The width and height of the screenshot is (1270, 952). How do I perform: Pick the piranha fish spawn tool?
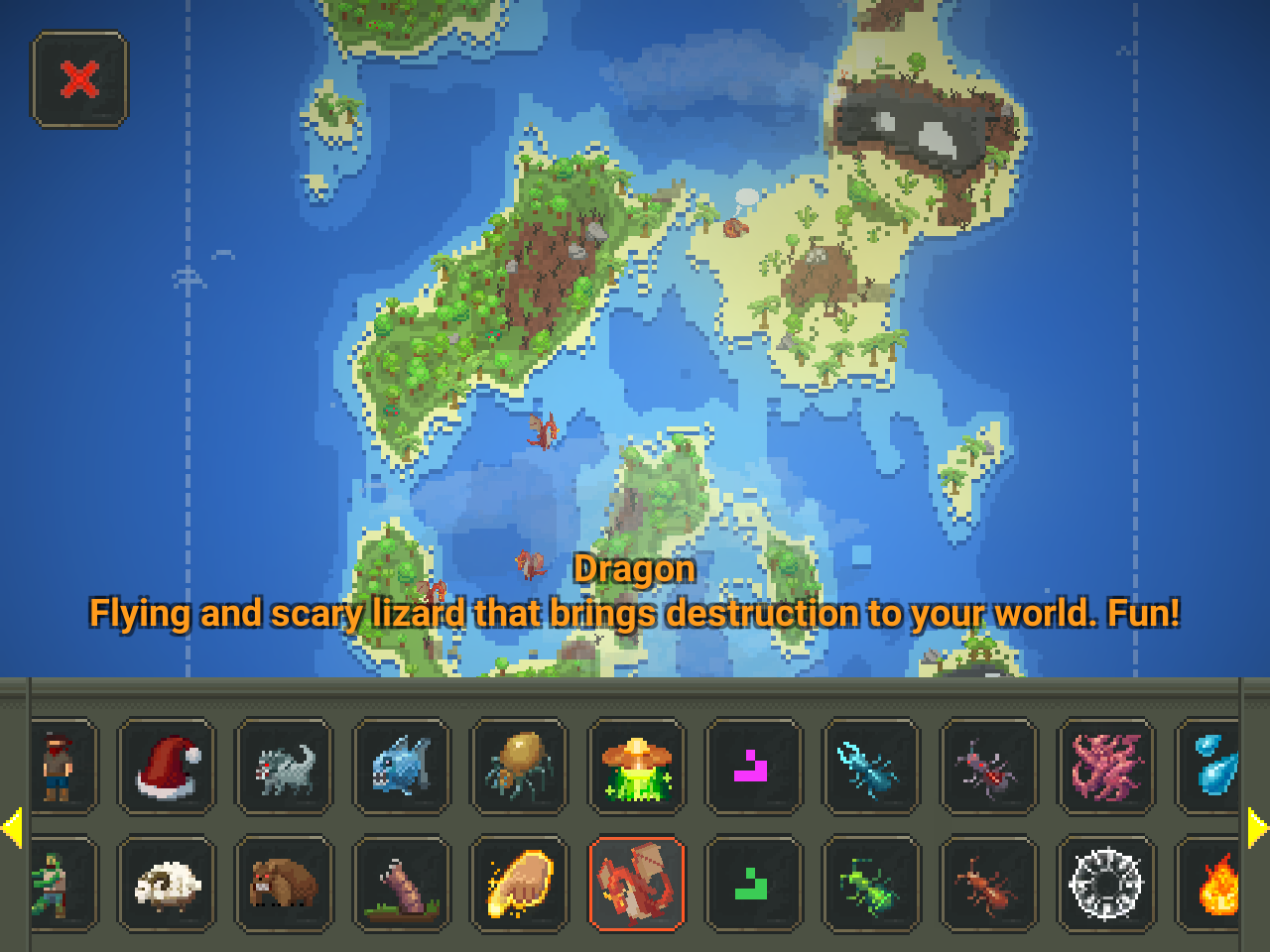pyautogui.click(x=401, y=767)
